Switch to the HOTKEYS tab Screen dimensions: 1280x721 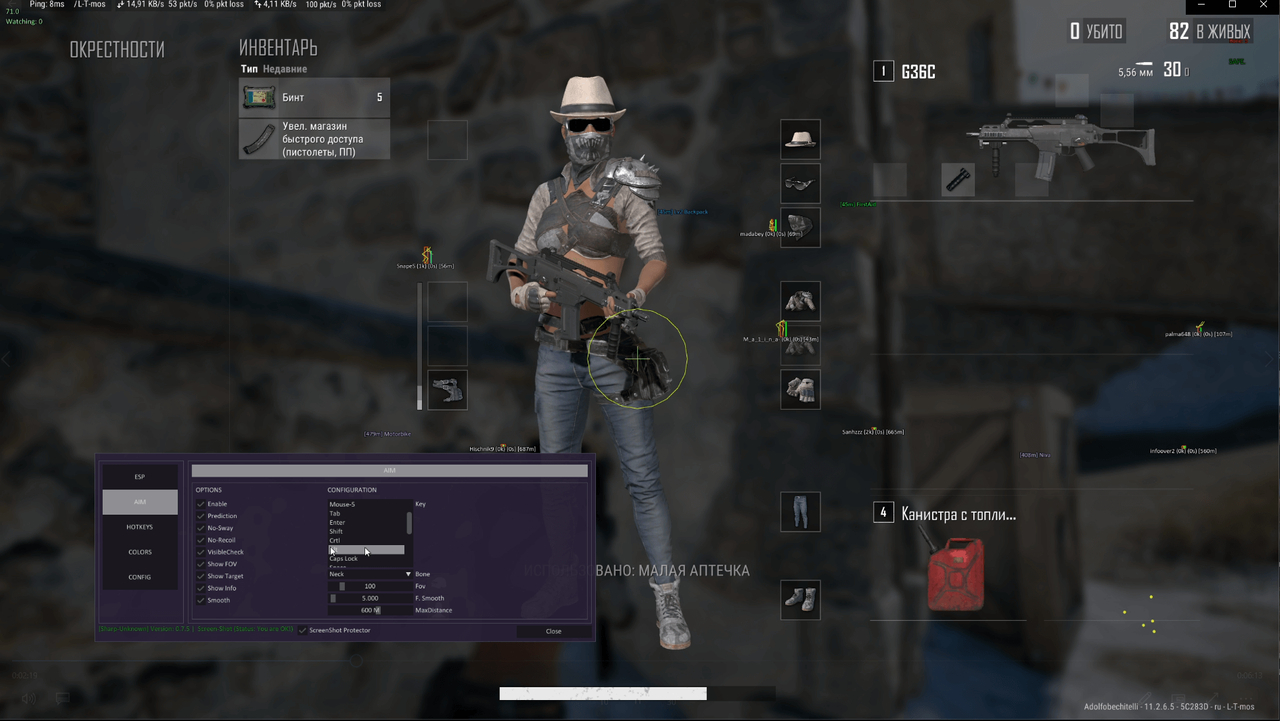(x=139, y=526)
